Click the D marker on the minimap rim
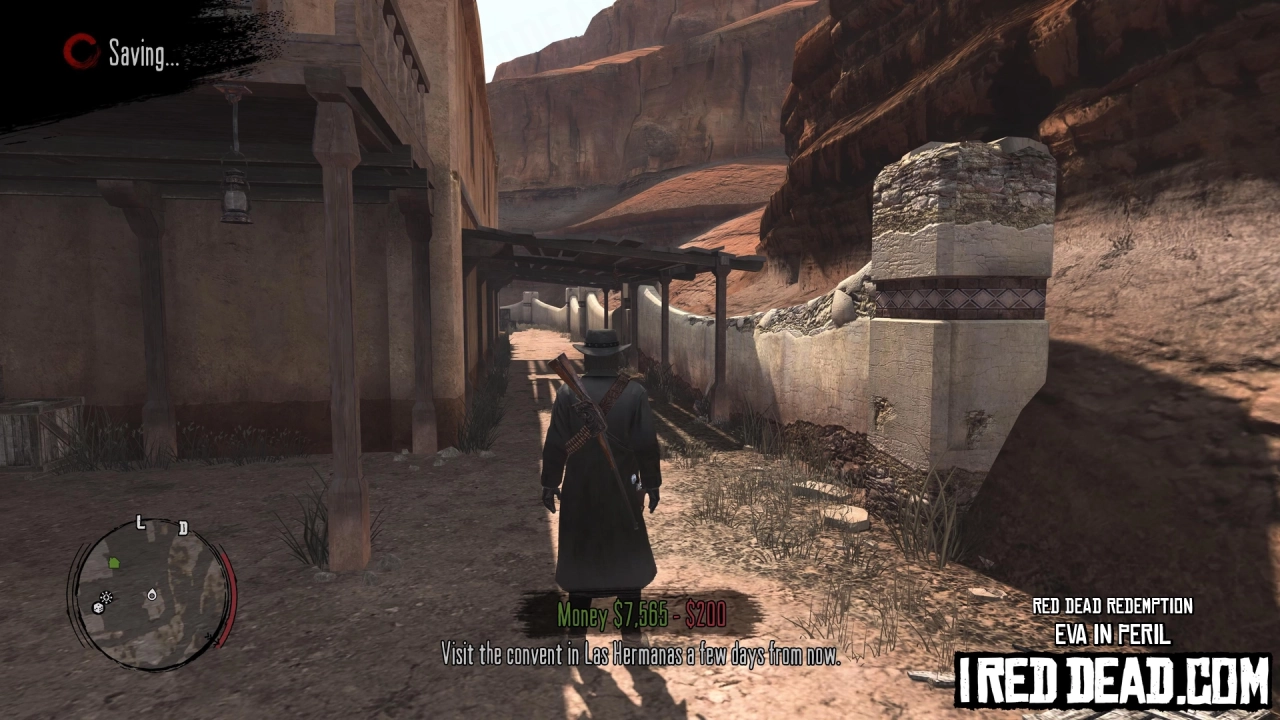The width and height of the screenshot is (1280, 720). coord(183,527)
